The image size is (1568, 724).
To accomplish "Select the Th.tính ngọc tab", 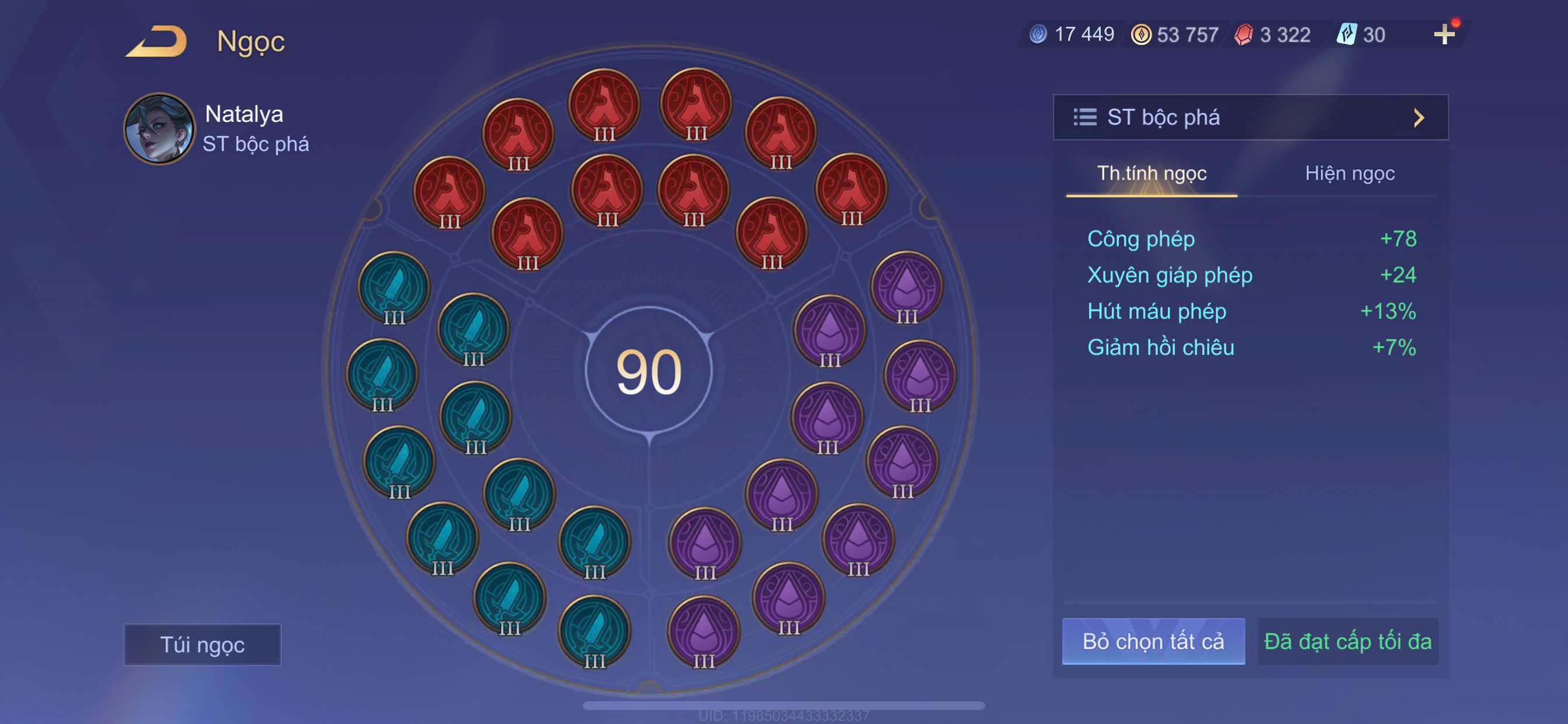I will click(x=1151, y=174).
